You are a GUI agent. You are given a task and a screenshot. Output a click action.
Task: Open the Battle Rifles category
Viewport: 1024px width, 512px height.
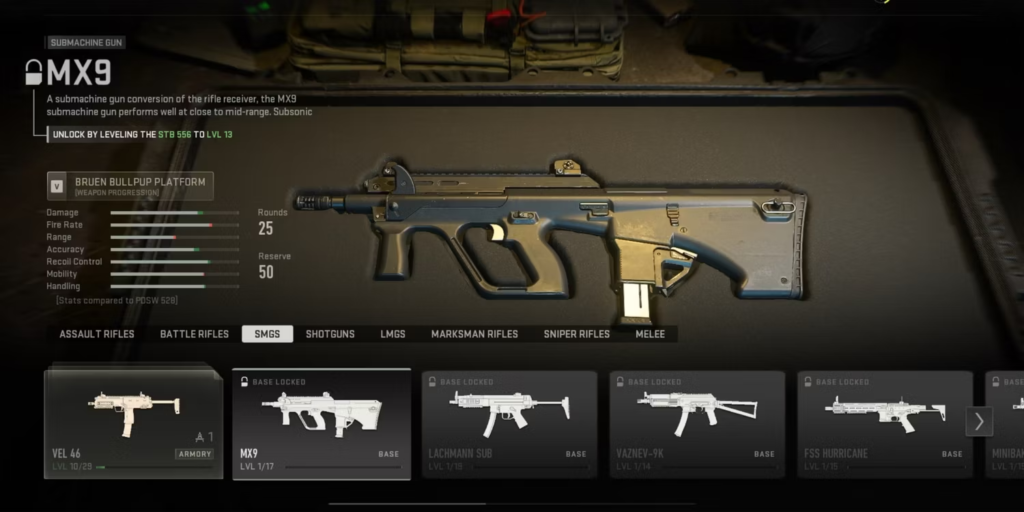[194, 334]
